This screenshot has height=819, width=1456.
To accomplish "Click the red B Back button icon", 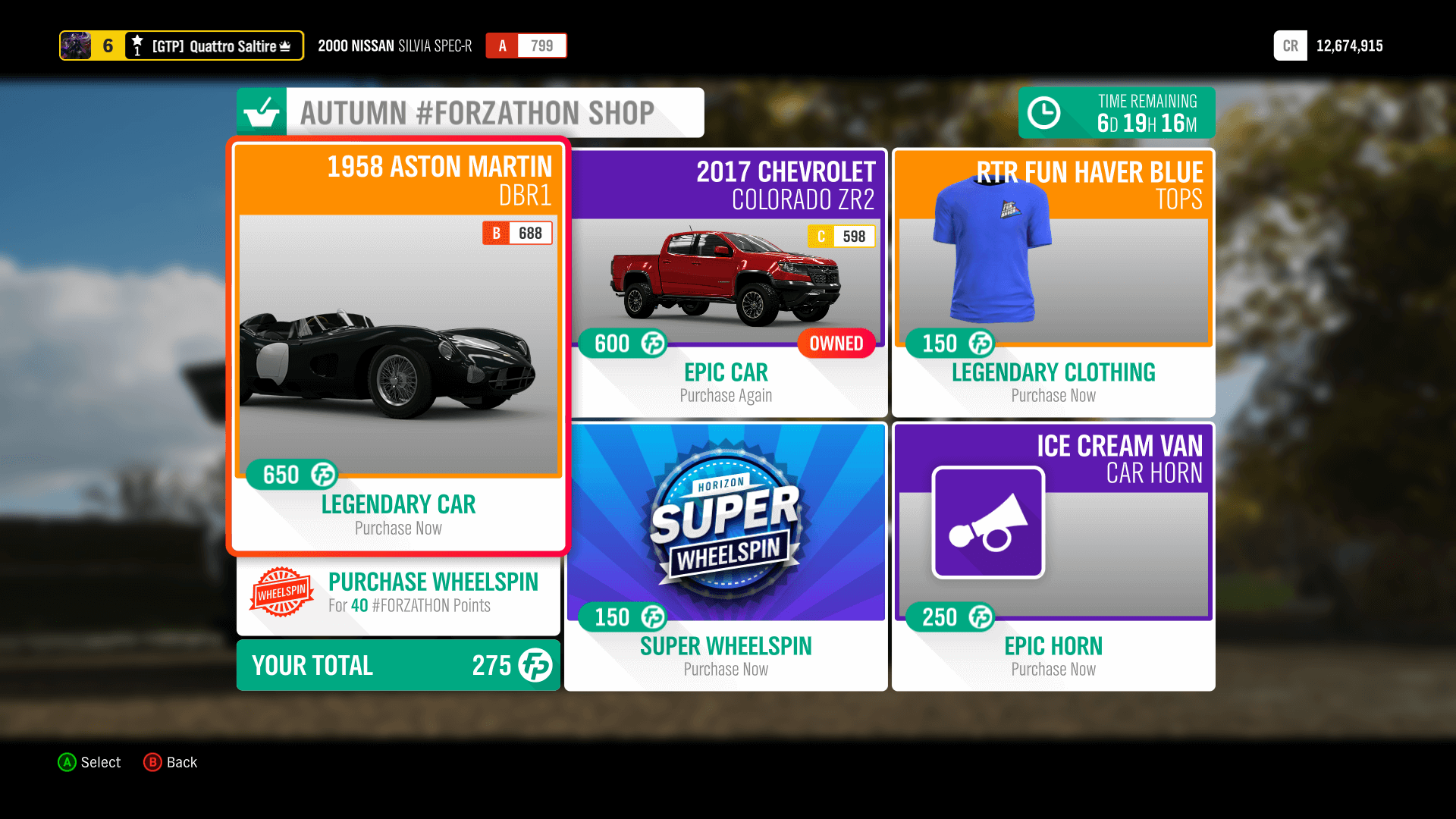I will [153, 762].
